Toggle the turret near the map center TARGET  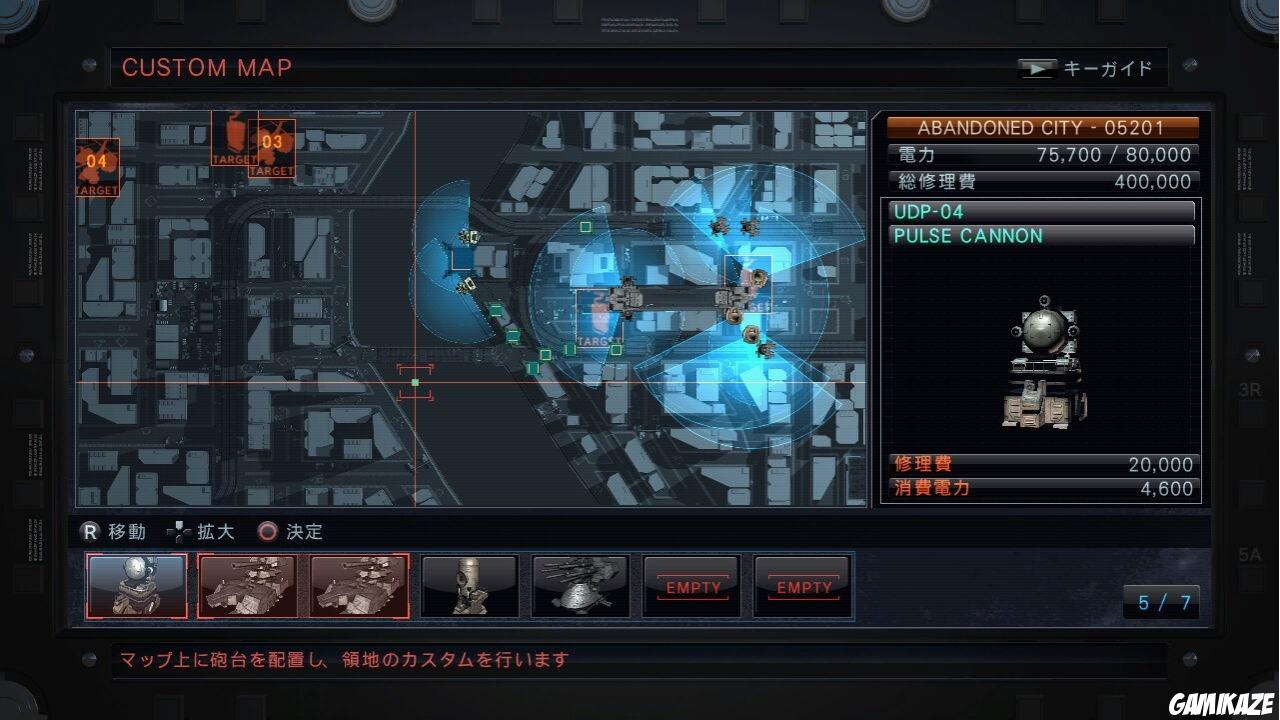tap(625, 300)
